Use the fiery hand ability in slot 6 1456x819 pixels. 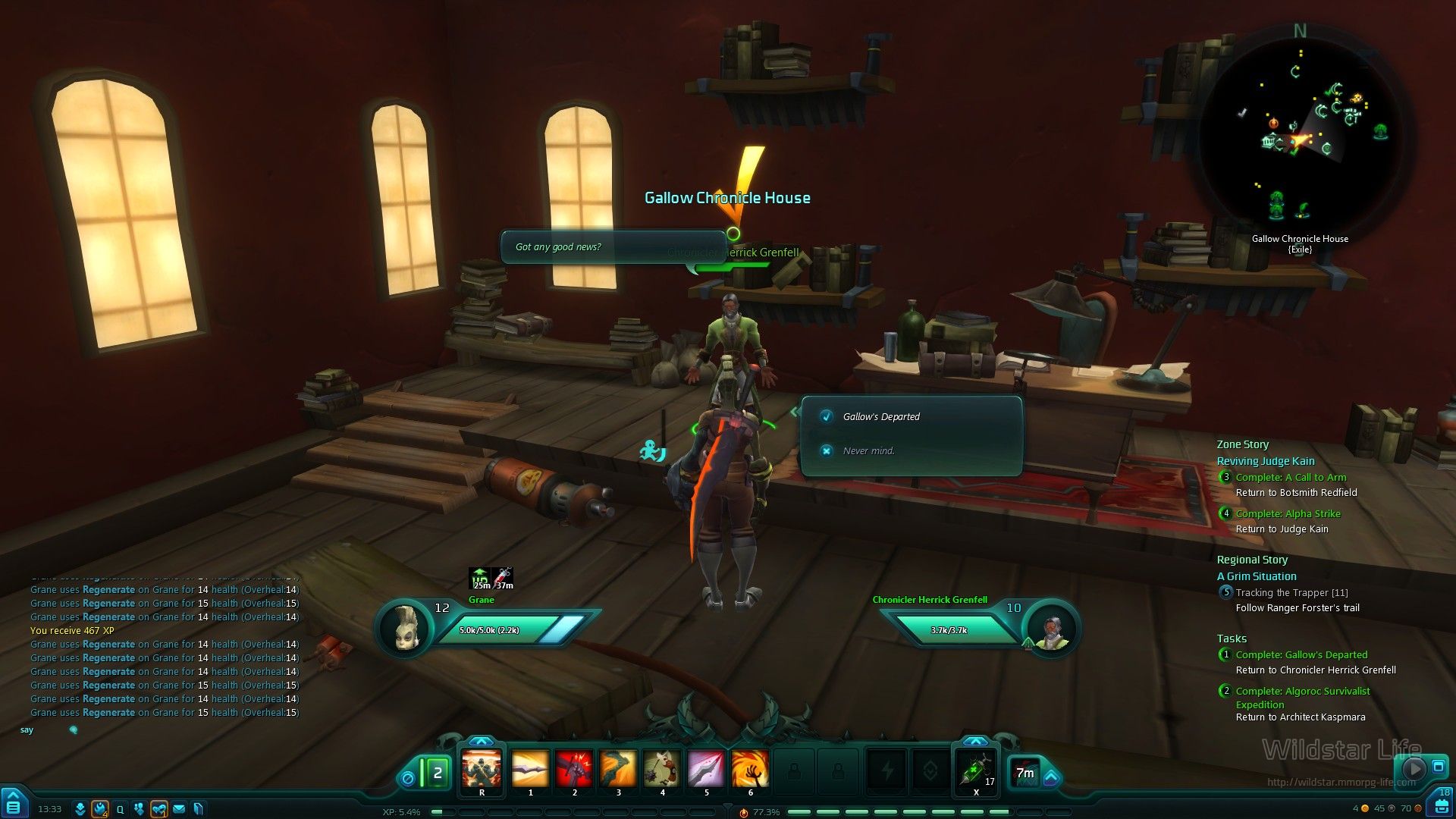[x=750, y=769]
